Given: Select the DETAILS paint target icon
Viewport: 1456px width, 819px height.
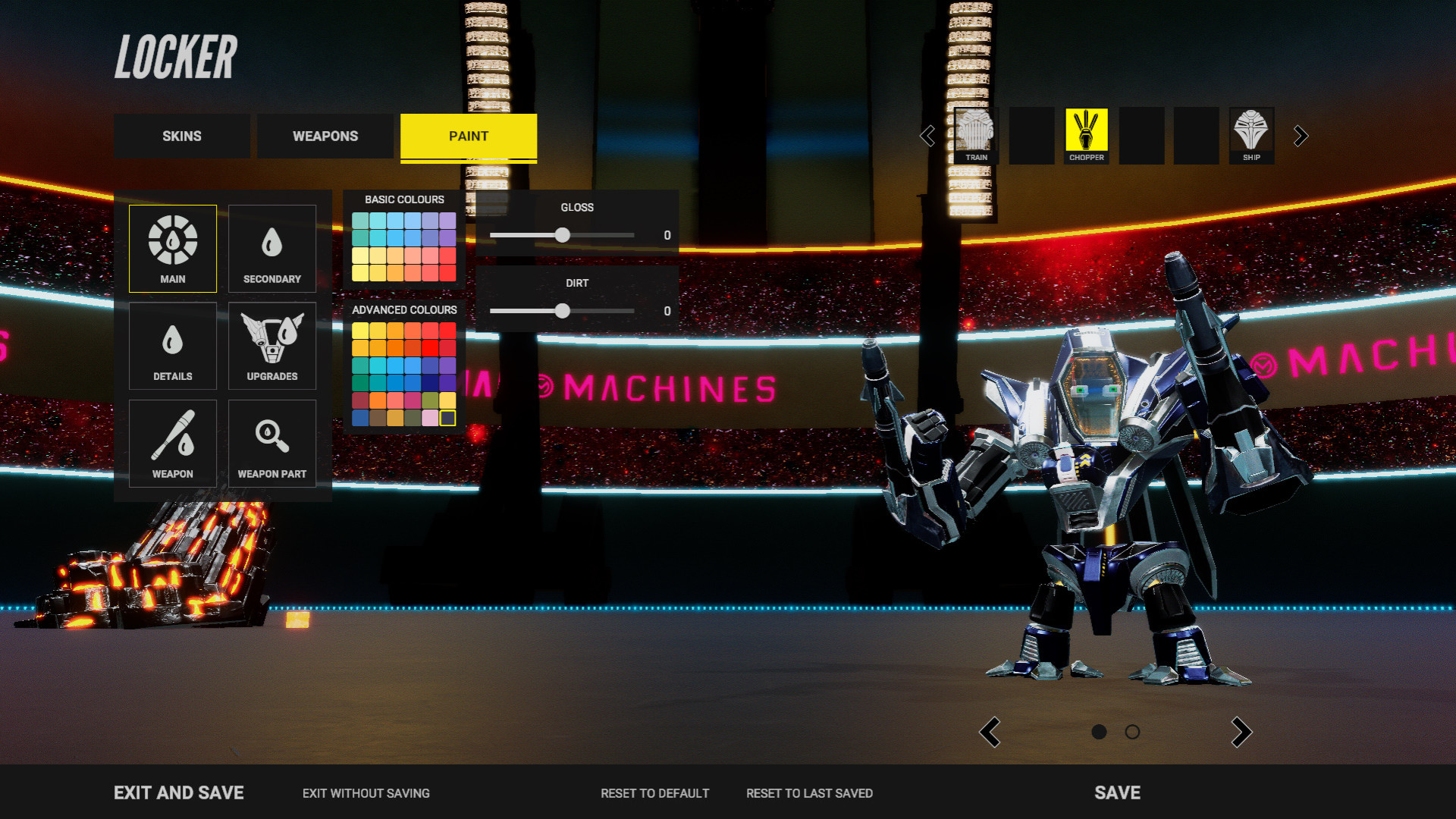Looking at the screenshot, I should (x=172, y=346).
